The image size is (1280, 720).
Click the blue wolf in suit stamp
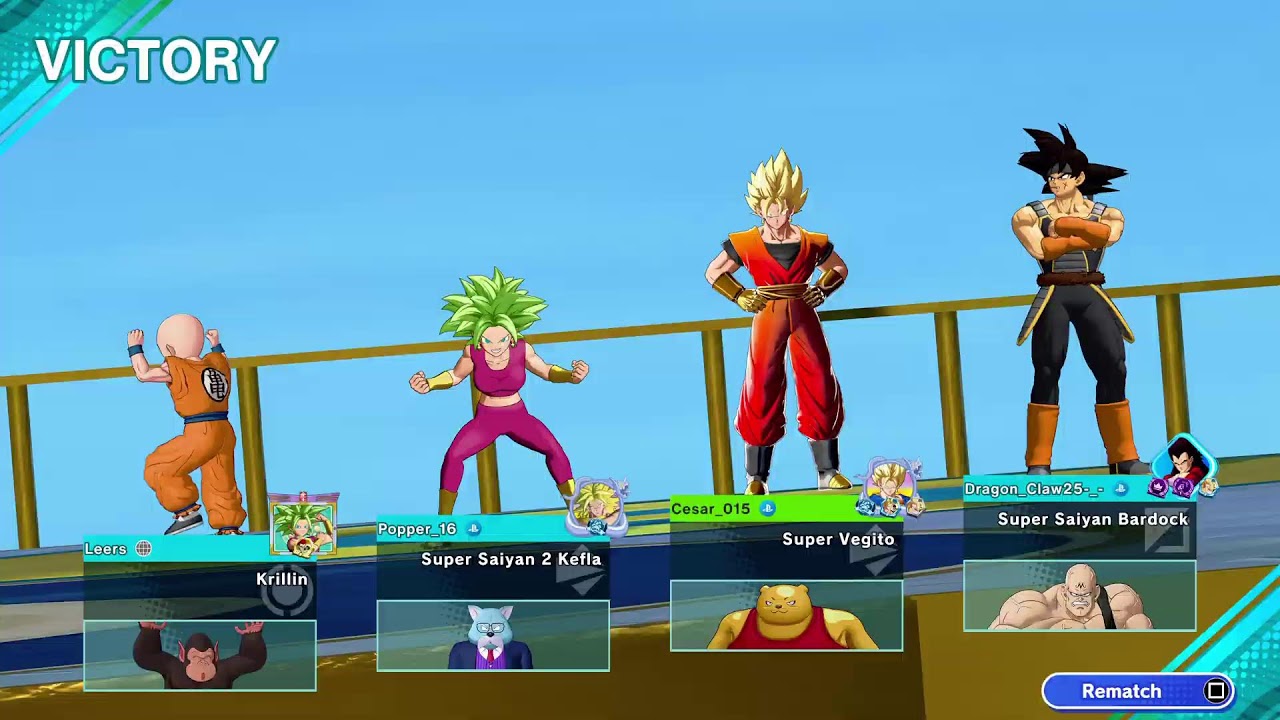493,635
